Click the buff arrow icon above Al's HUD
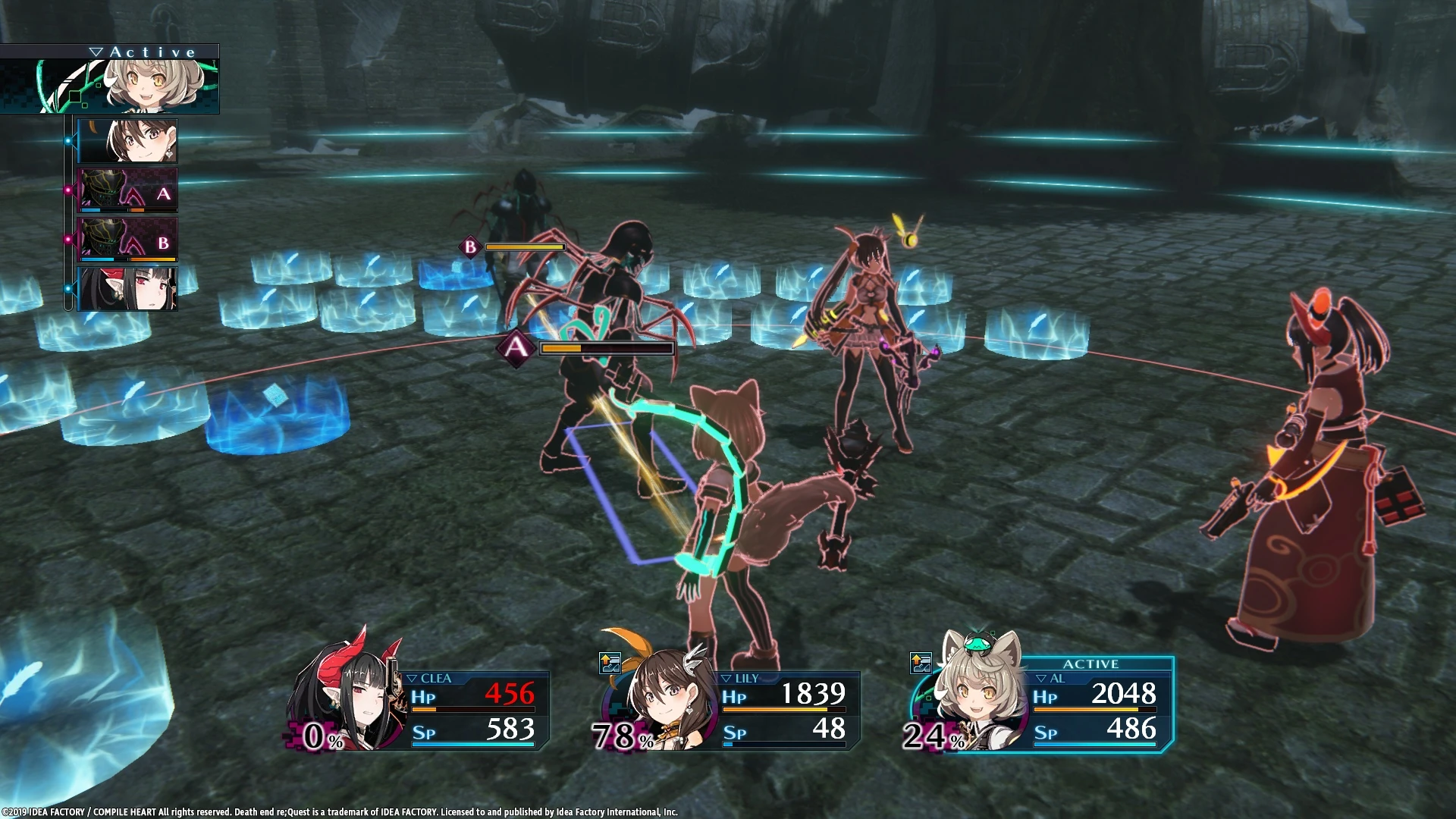Viewport: 1456px width, 819px height. [x=921, y=661]
